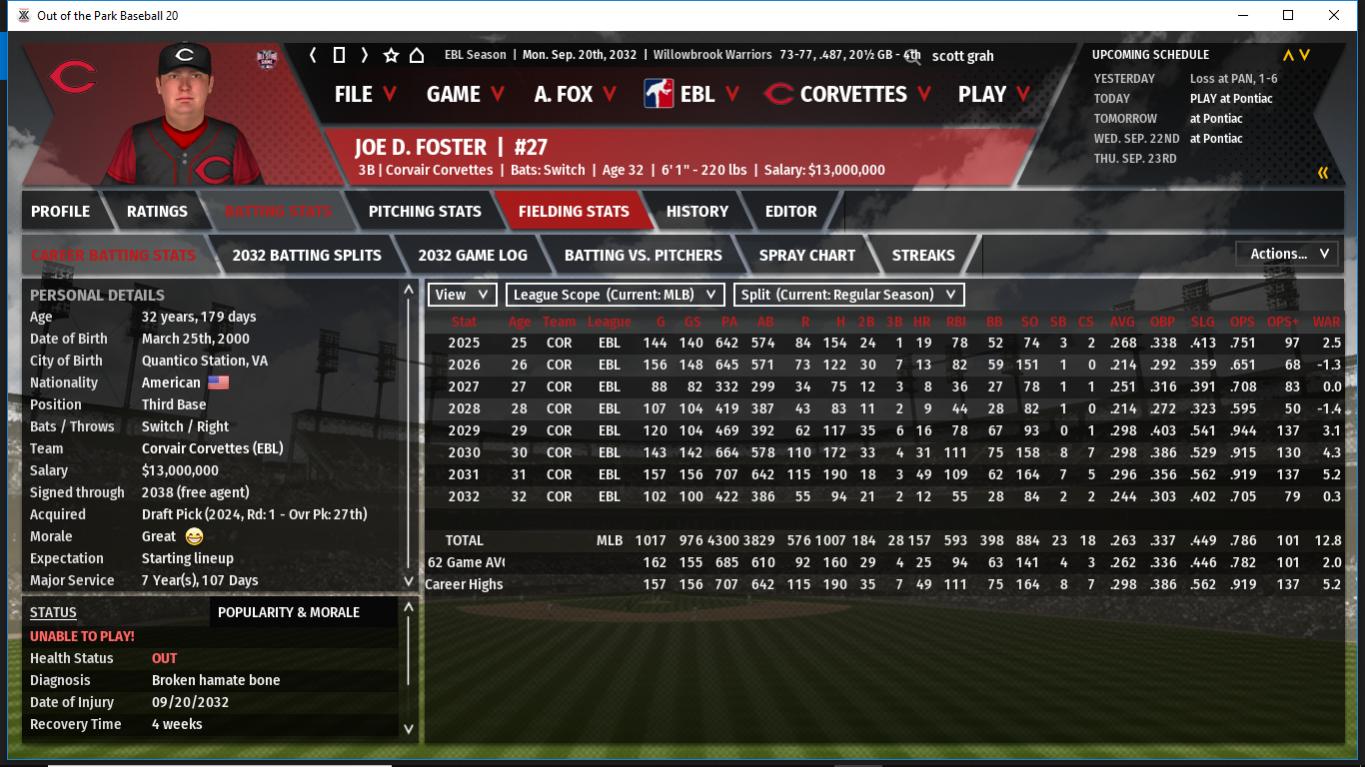Image resolution: width=1365 pixels, height=767 pixels.
Task: Open the FILE menu
Action: pos(365,94)
